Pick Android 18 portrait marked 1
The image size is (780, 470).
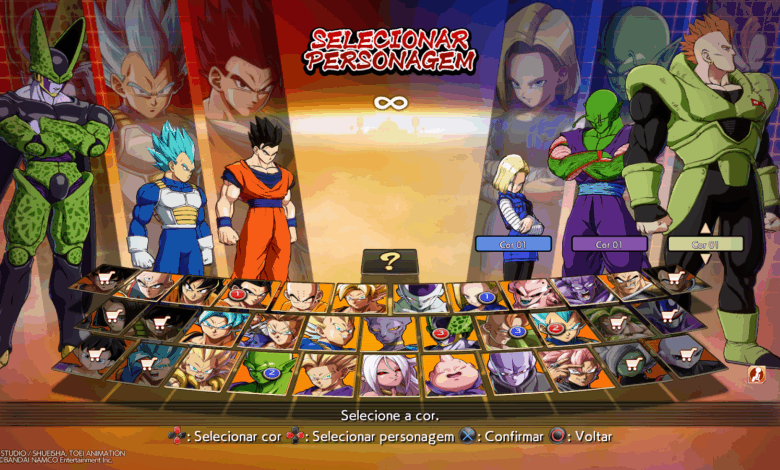pyautogui.click(x=476, y=296)
